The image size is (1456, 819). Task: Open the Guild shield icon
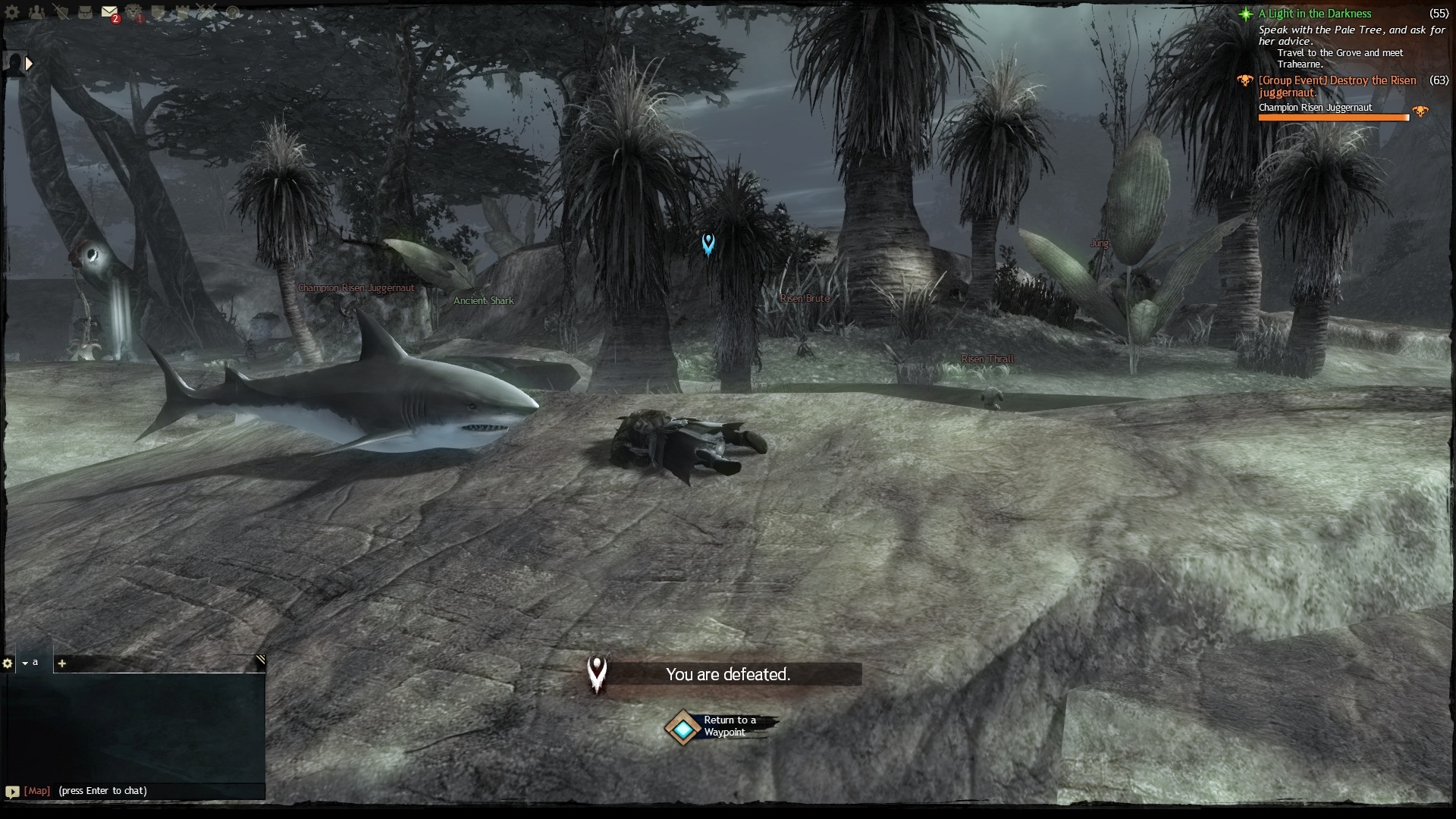click(158, 13)
